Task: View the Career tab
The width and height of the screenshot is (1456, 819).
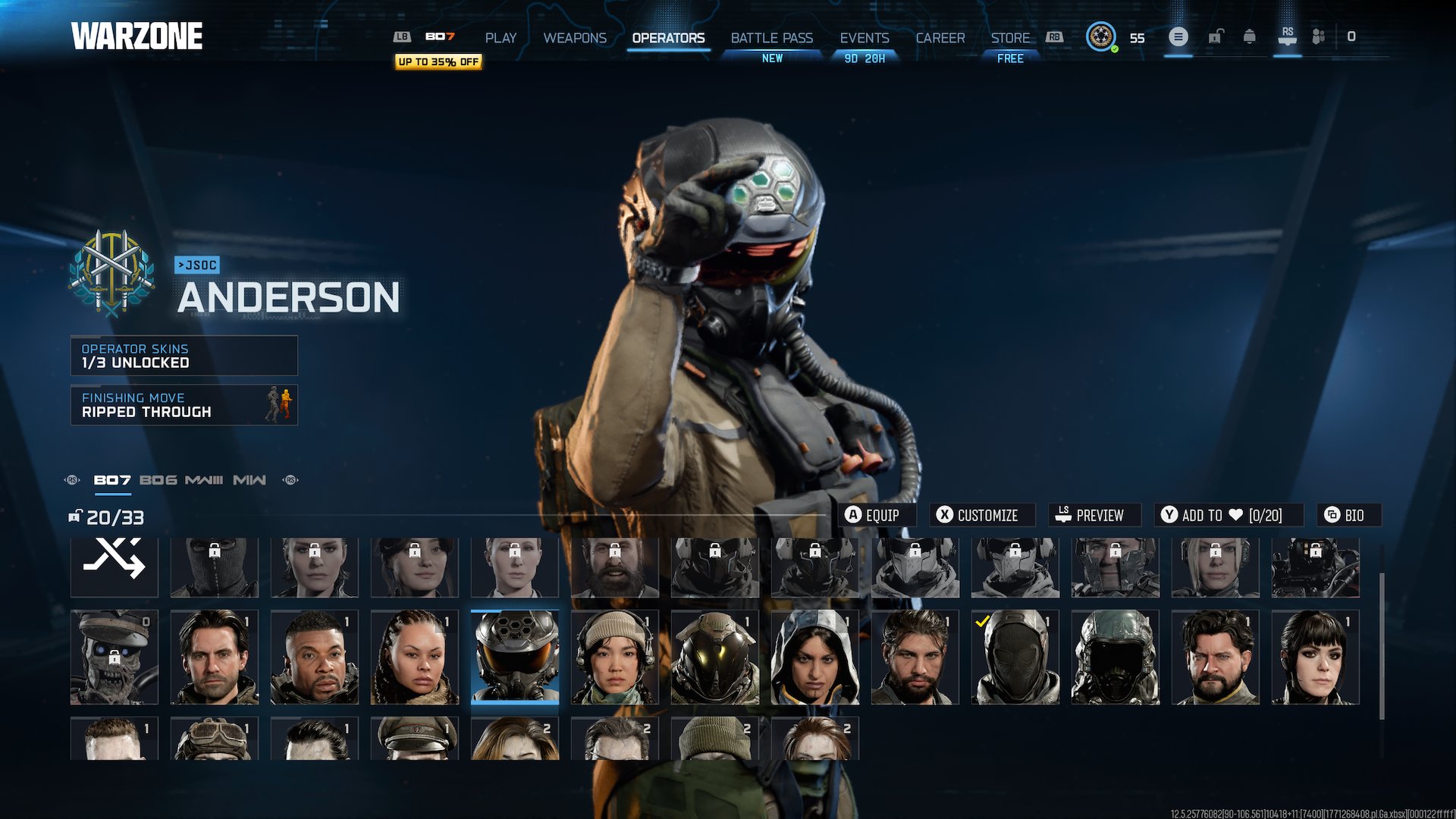Action: tap(940, 38)
